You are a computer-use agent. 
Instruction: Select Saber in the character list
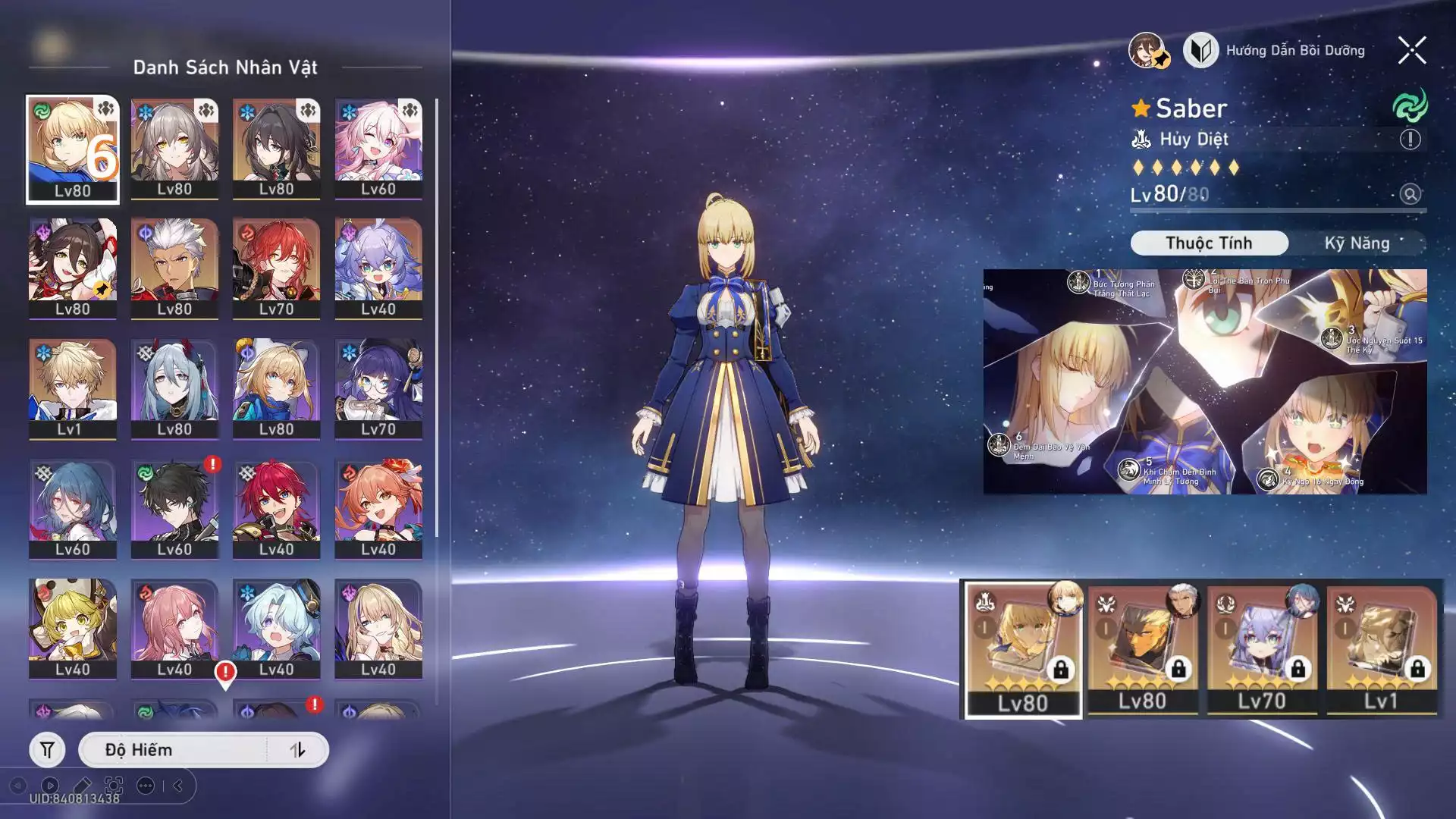(73, 149)
